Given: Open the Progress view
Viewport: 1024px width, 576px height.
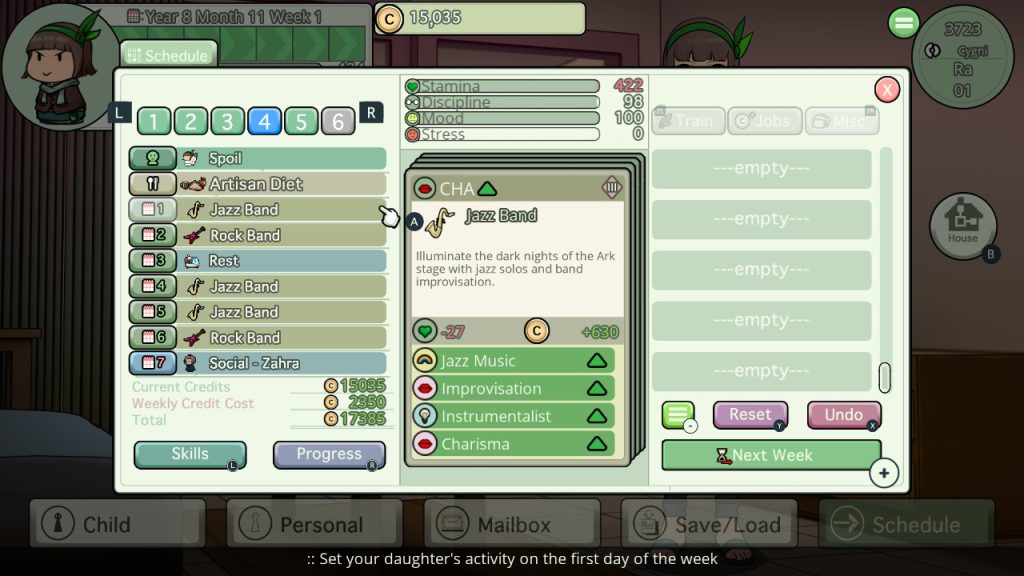Looking at the screenshot, I should coord(328,455).
